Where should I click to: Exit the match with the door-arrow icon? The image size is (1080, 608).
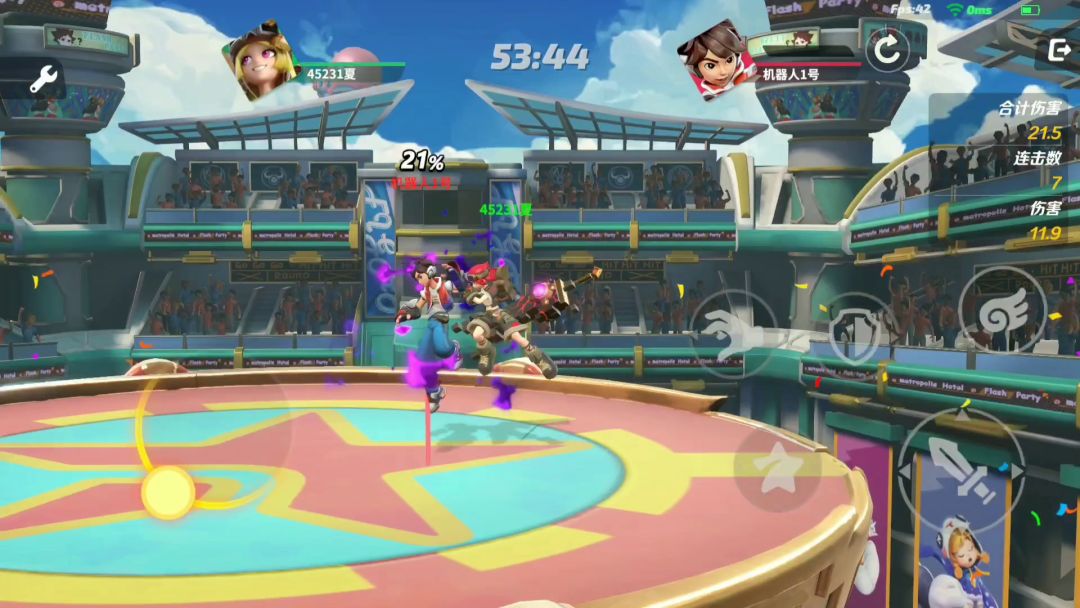[x=1058, y=49]
